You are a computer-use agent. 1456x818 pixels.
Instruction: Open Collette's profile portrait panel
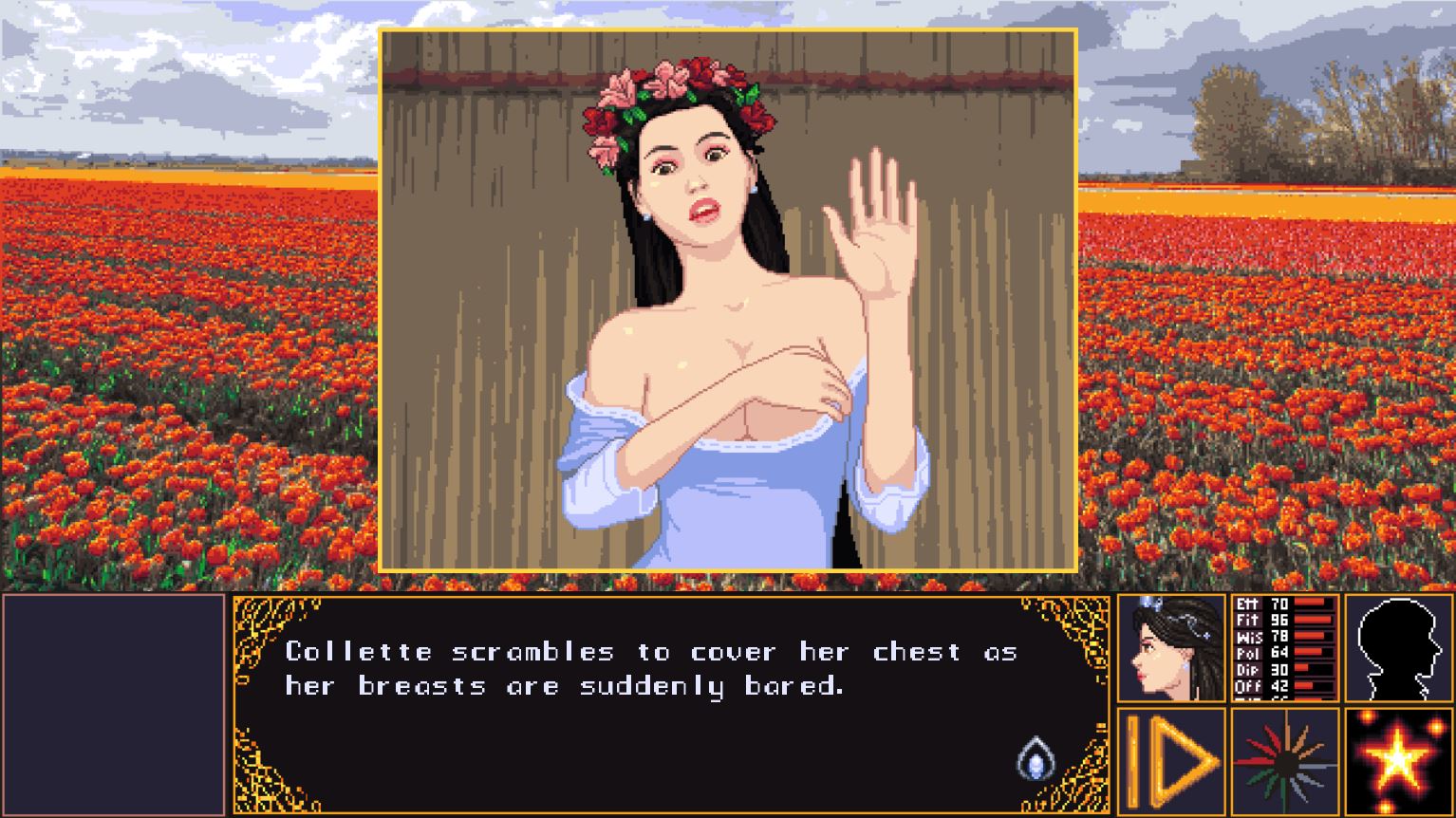(x=1171, y=649)
